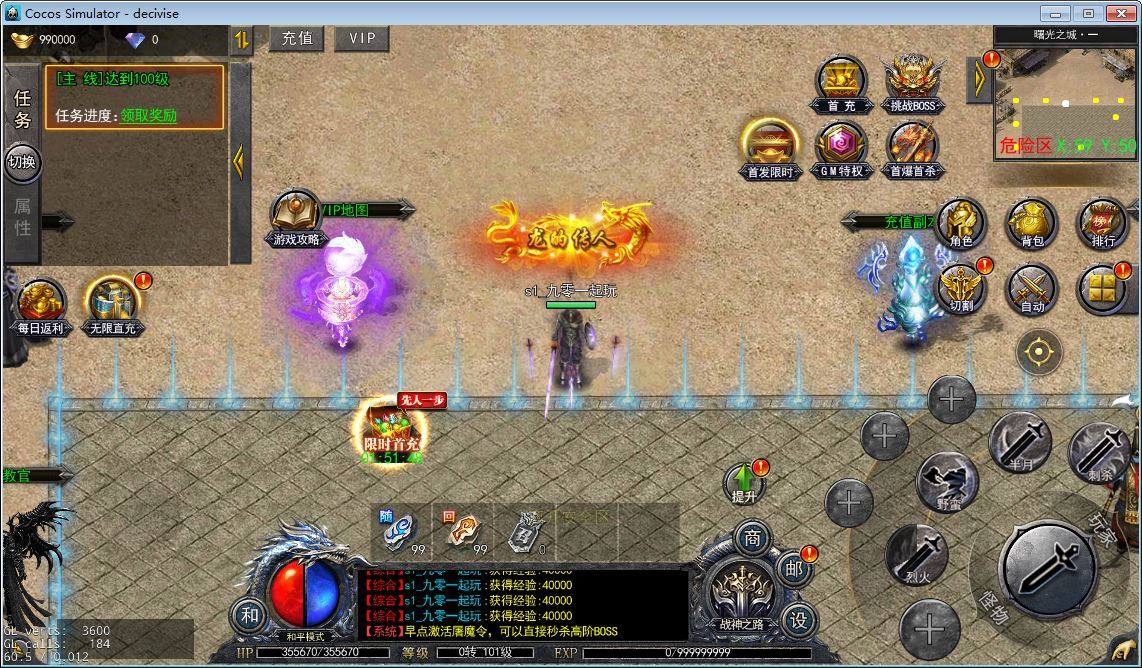This screenshot has height=668, width=1142.
Task: Open the 充值 recharge button
Action: pyautogui.click(x=297, y=38)
